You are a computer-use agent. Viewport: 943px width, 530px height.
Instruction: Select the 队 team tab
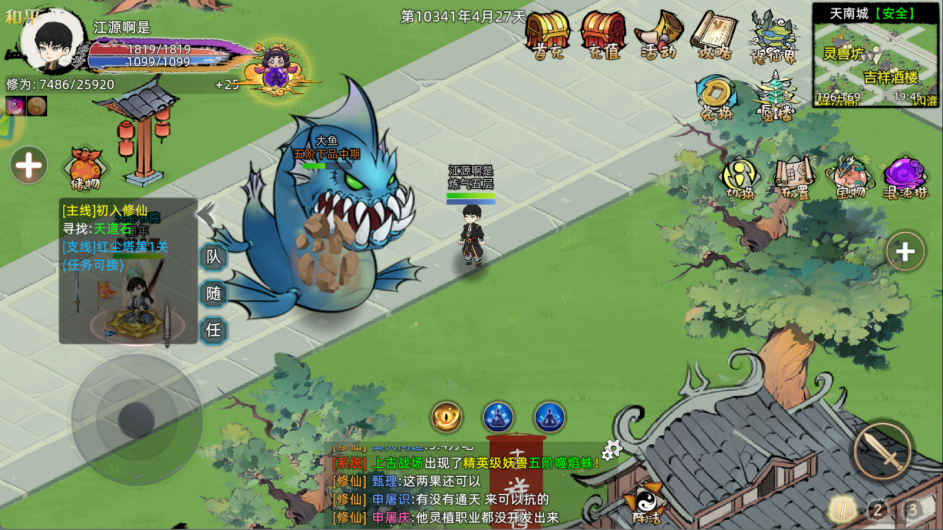coord(213,257)
